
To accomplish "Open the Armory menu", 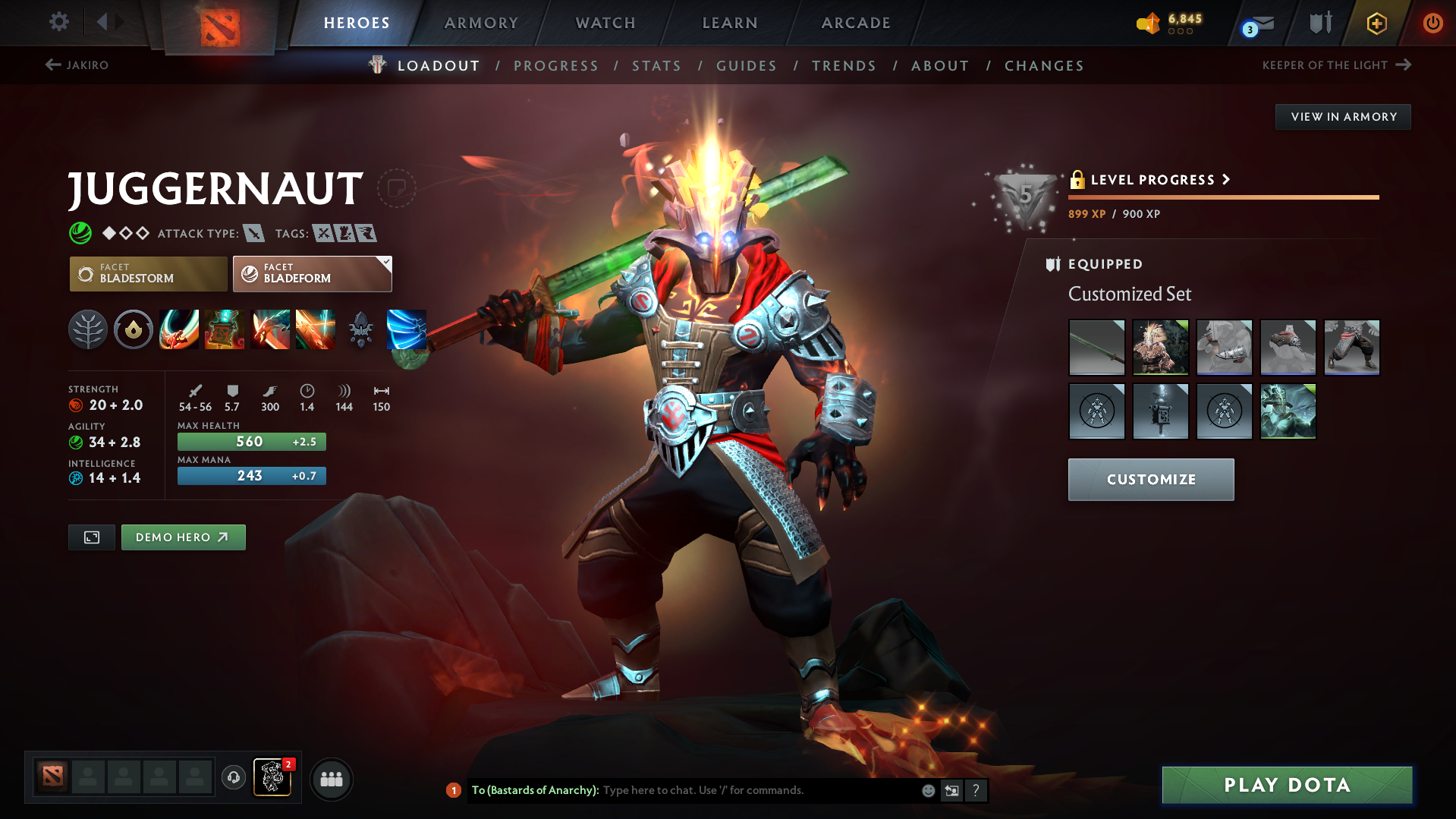I will coord(481,23).
